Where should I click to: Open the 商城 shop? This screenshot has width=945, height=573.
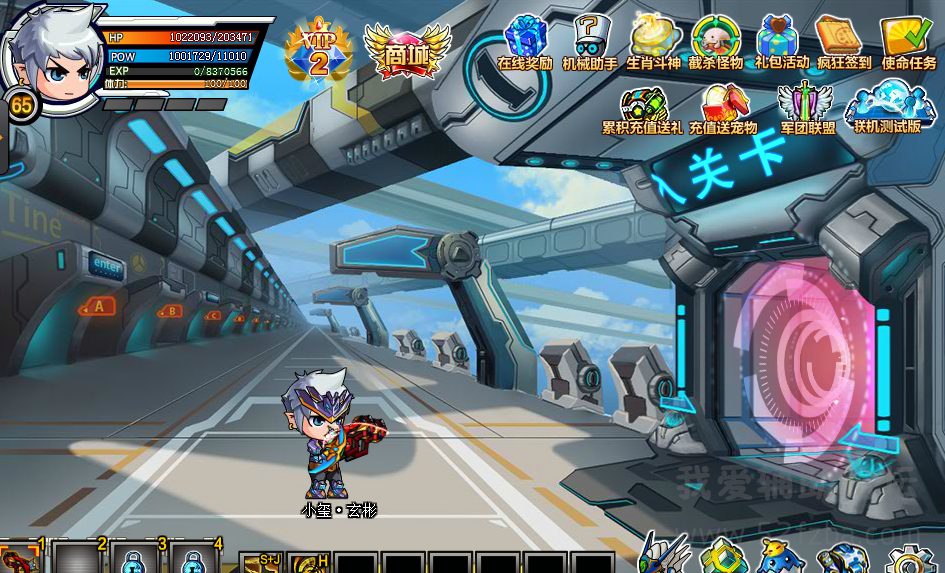tap(407, 50)
